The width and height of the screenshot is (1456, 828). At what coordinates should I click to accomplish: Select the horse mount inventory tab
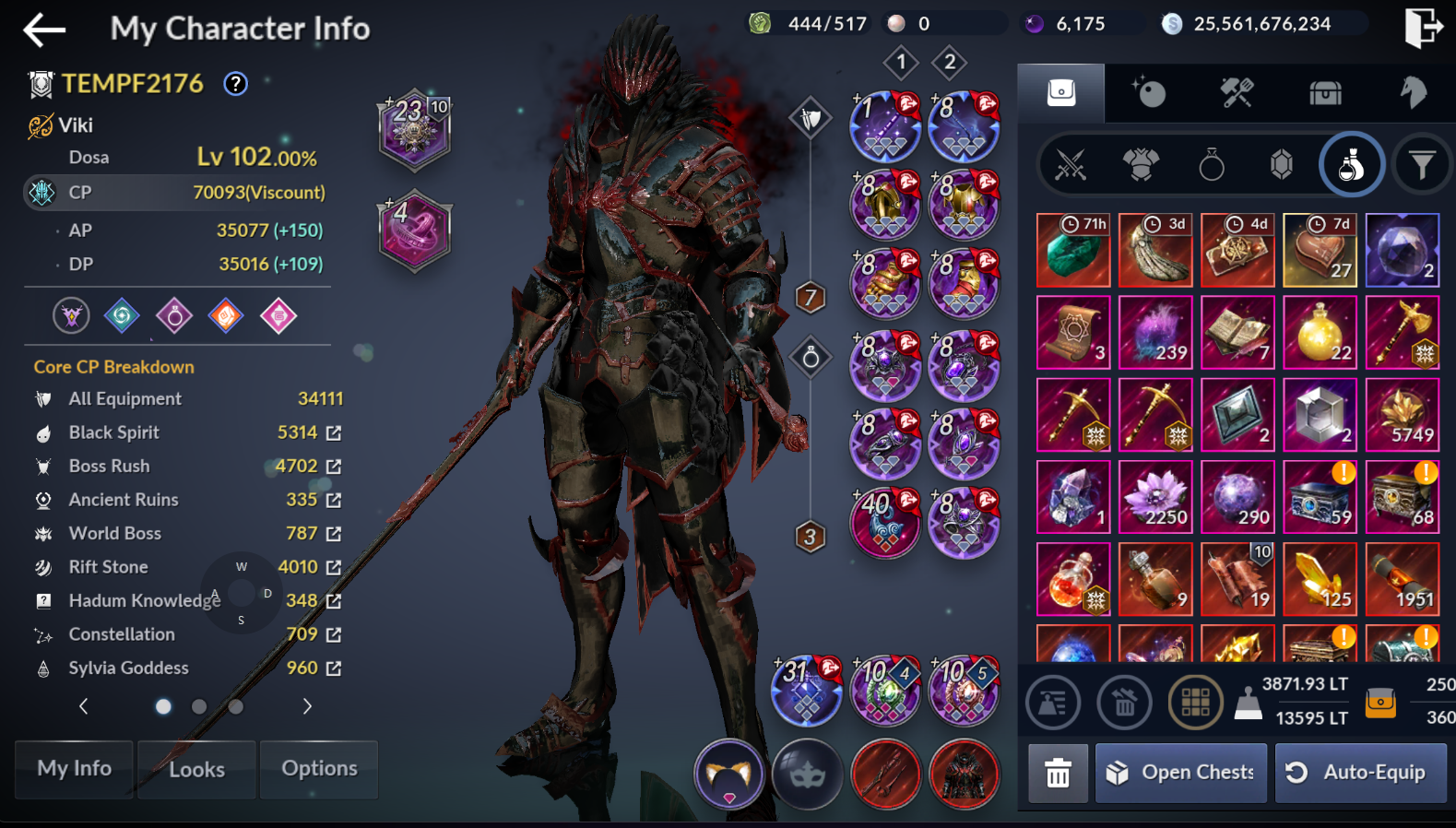(1413, 92)
